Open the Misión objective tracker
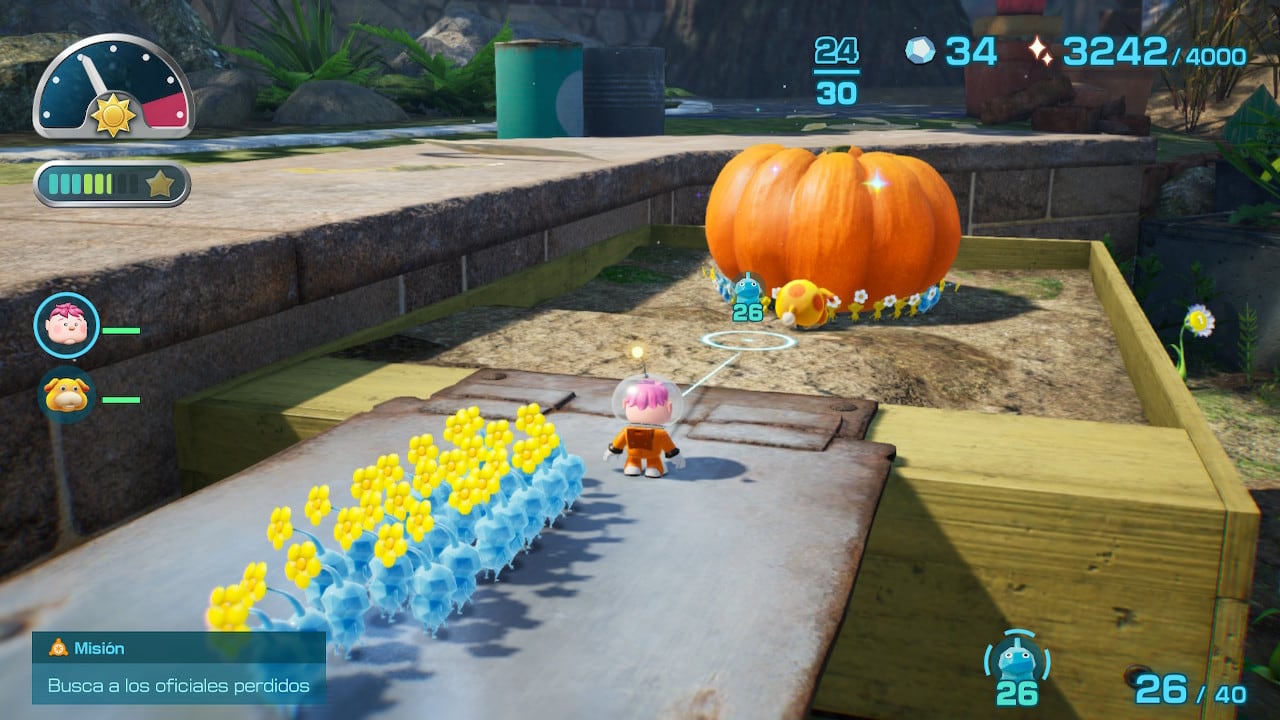 click(178, 667)
